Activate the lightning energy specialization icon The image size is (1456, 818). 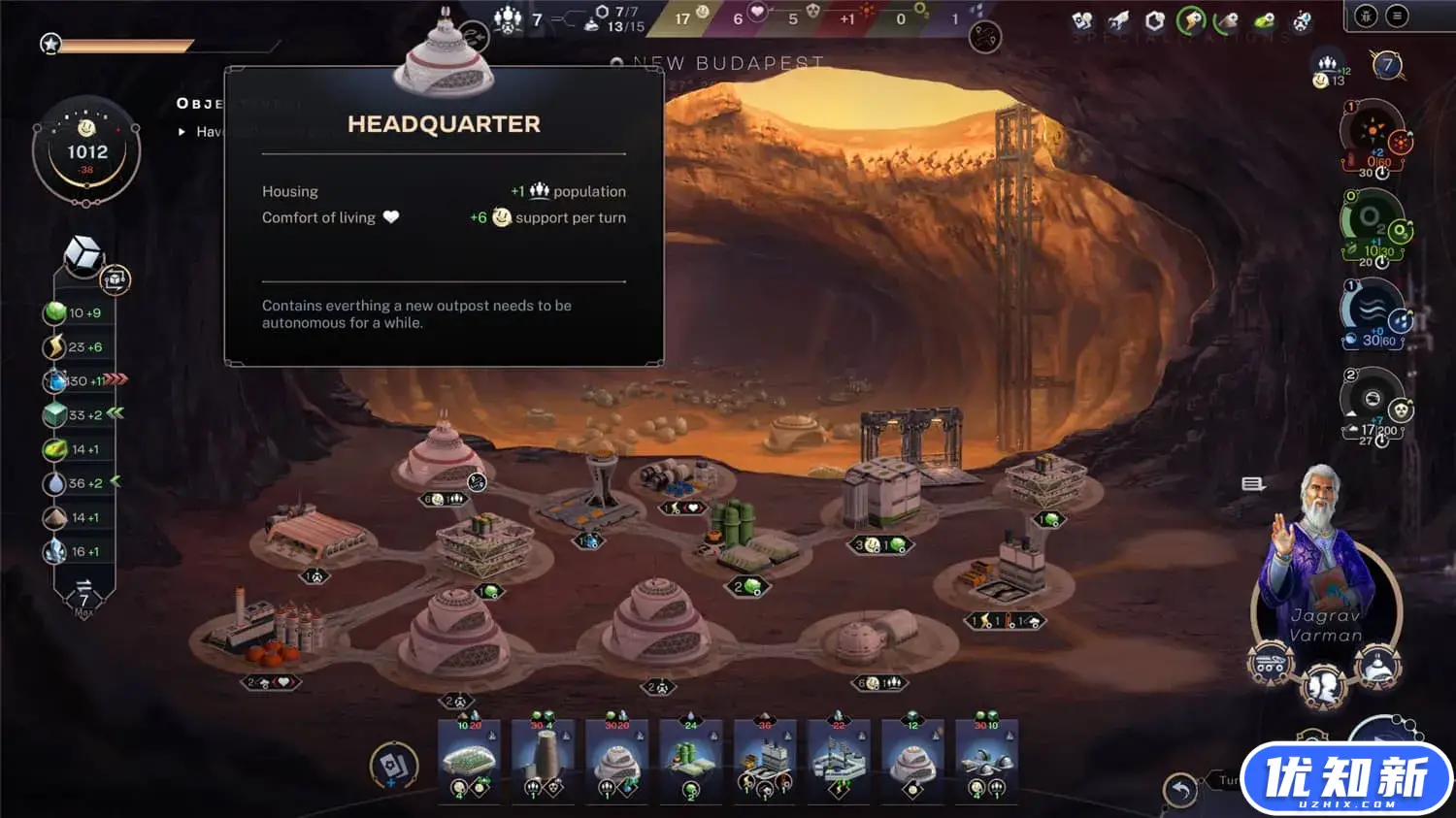coord(1191,20)
